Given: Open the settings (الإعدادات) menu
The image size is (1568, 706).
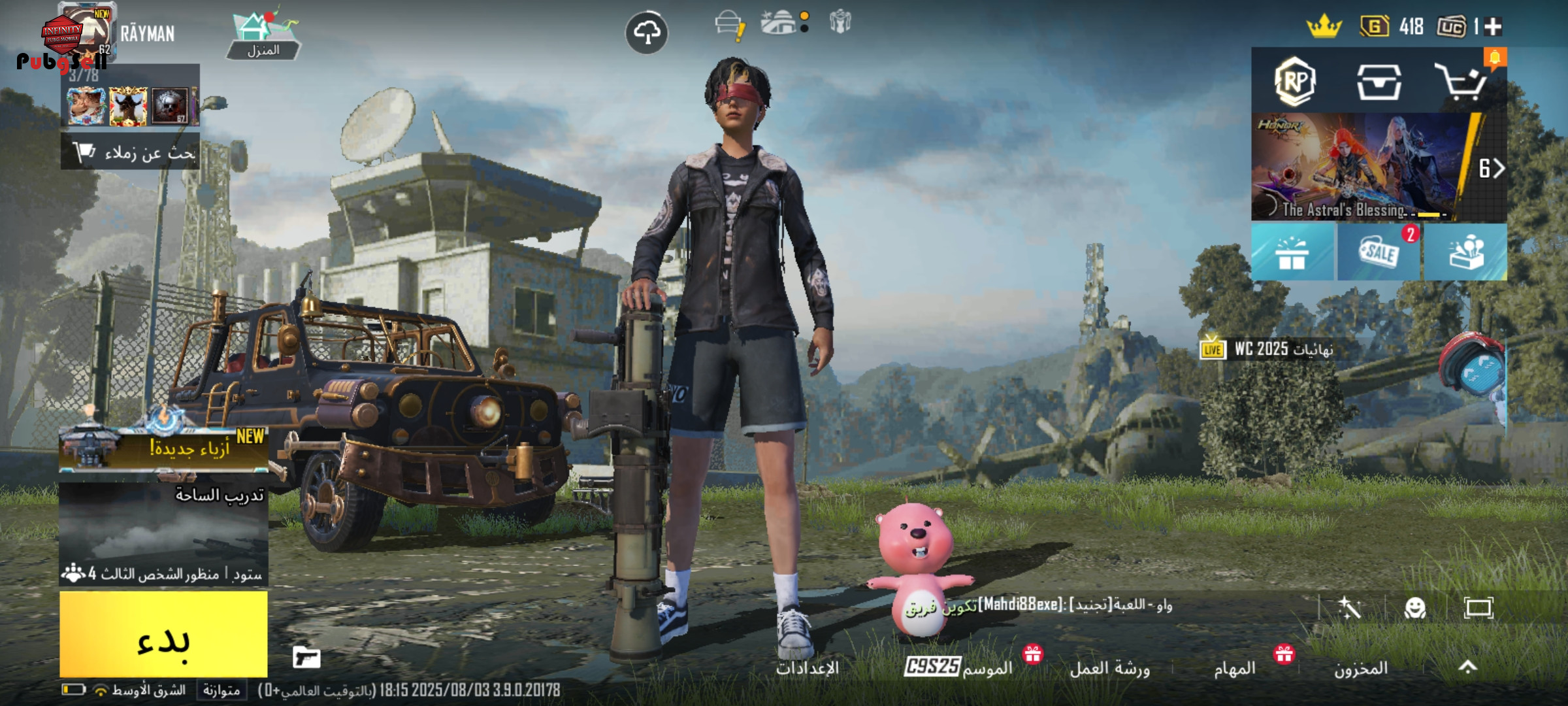Looking at the screenshot, I should click(807, 669).
